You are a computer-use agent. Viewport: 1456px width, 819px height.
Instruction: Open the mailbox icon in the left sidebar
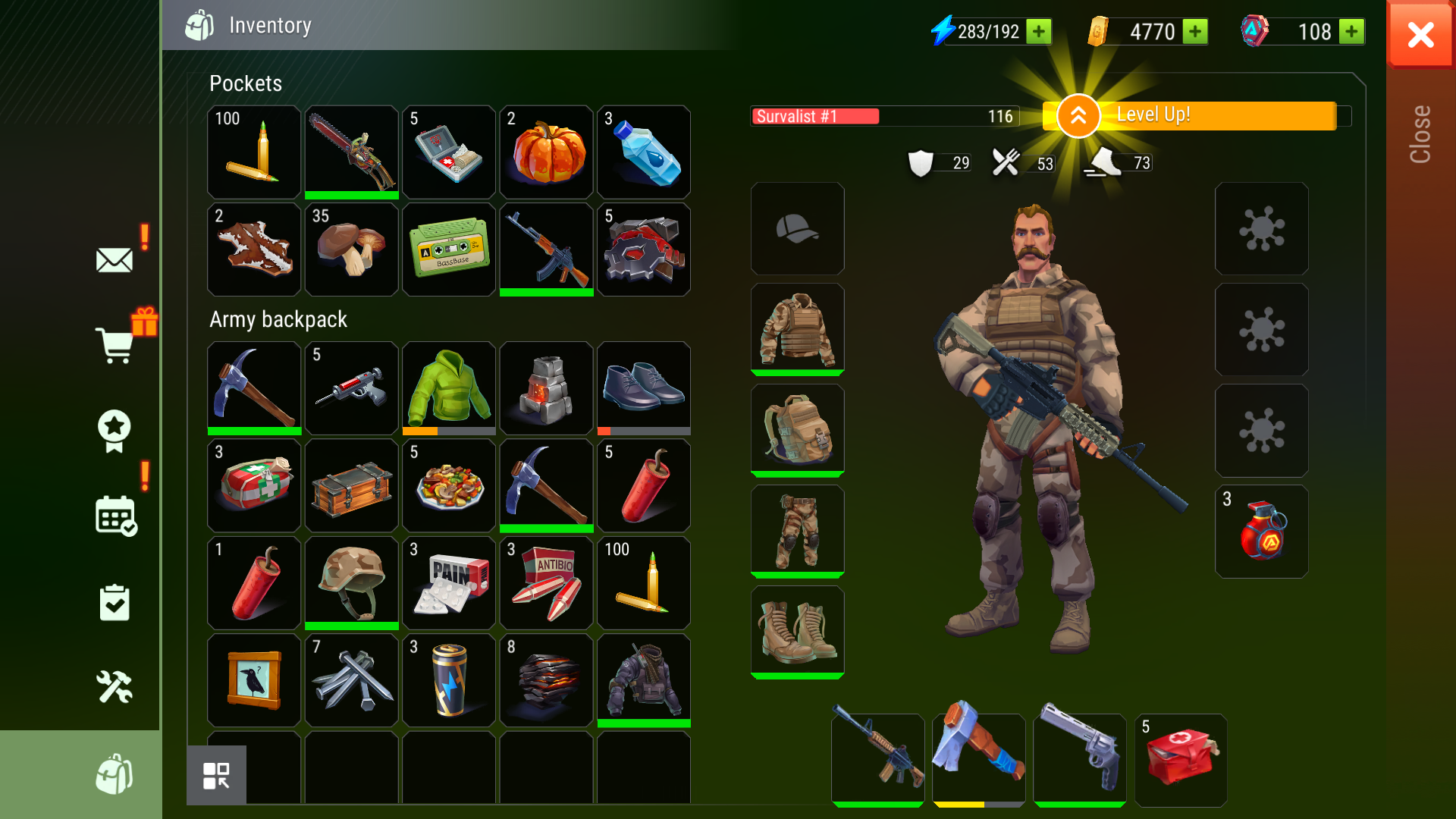114,260
